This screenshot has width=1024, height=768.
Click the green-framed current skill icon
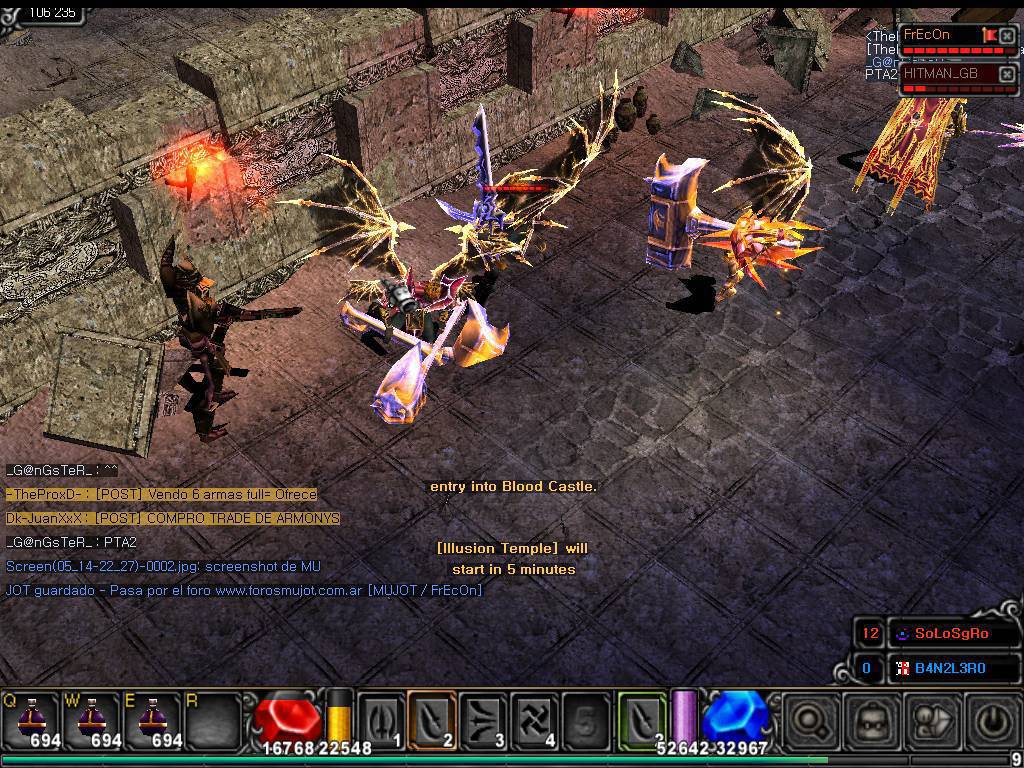pyautogui.click(x=642, y=719)
